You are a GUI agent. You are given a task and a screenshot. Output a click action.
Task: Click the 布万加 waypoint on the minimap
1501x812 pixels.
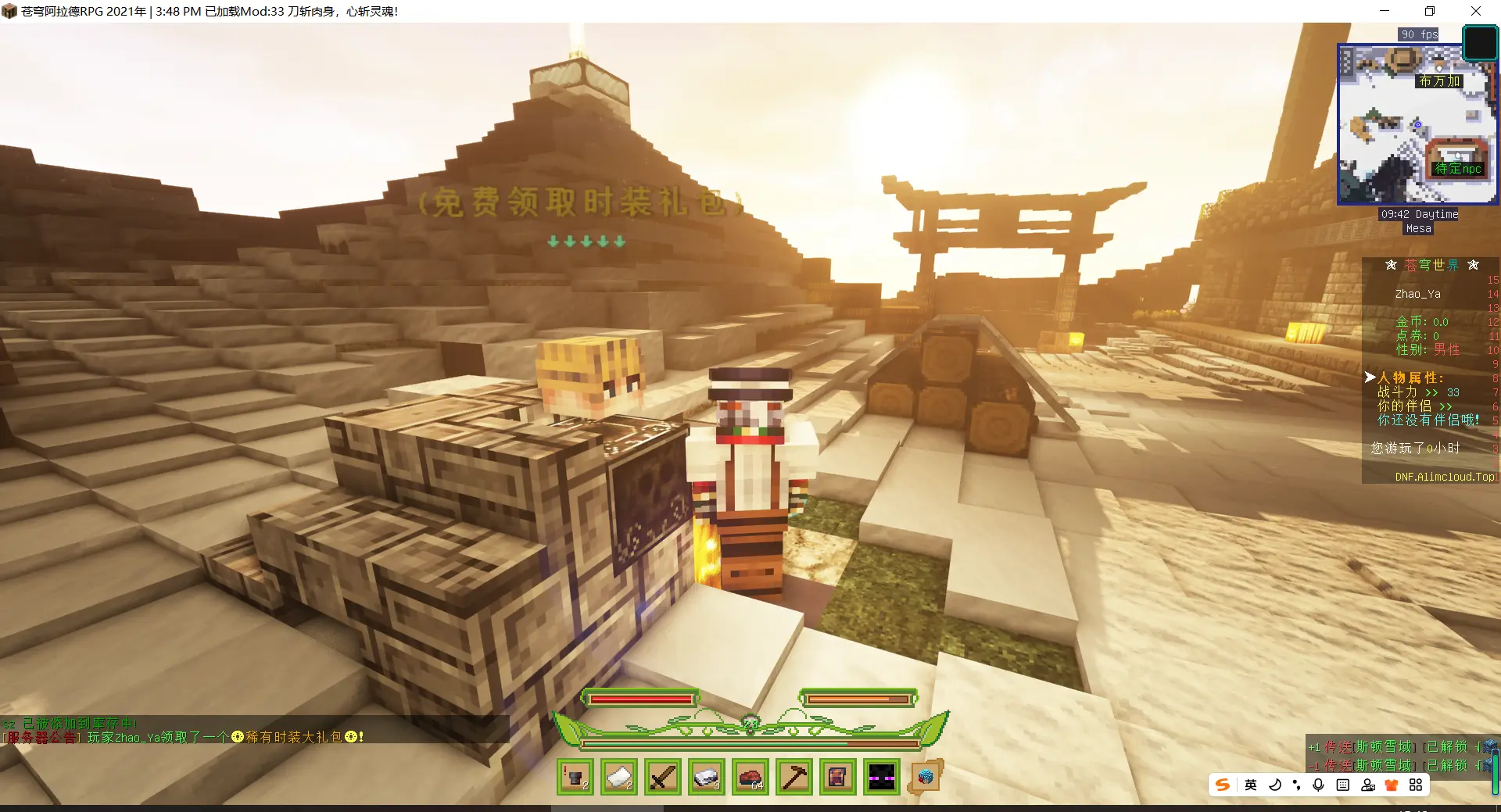[1439, 81]
